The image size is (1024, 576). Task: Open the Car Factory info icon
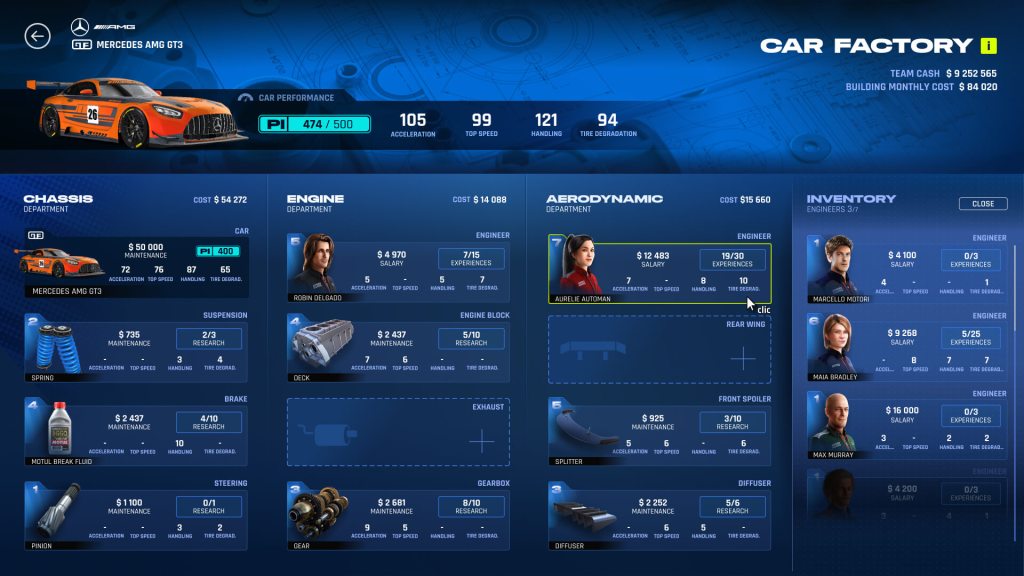coord(989,45)
